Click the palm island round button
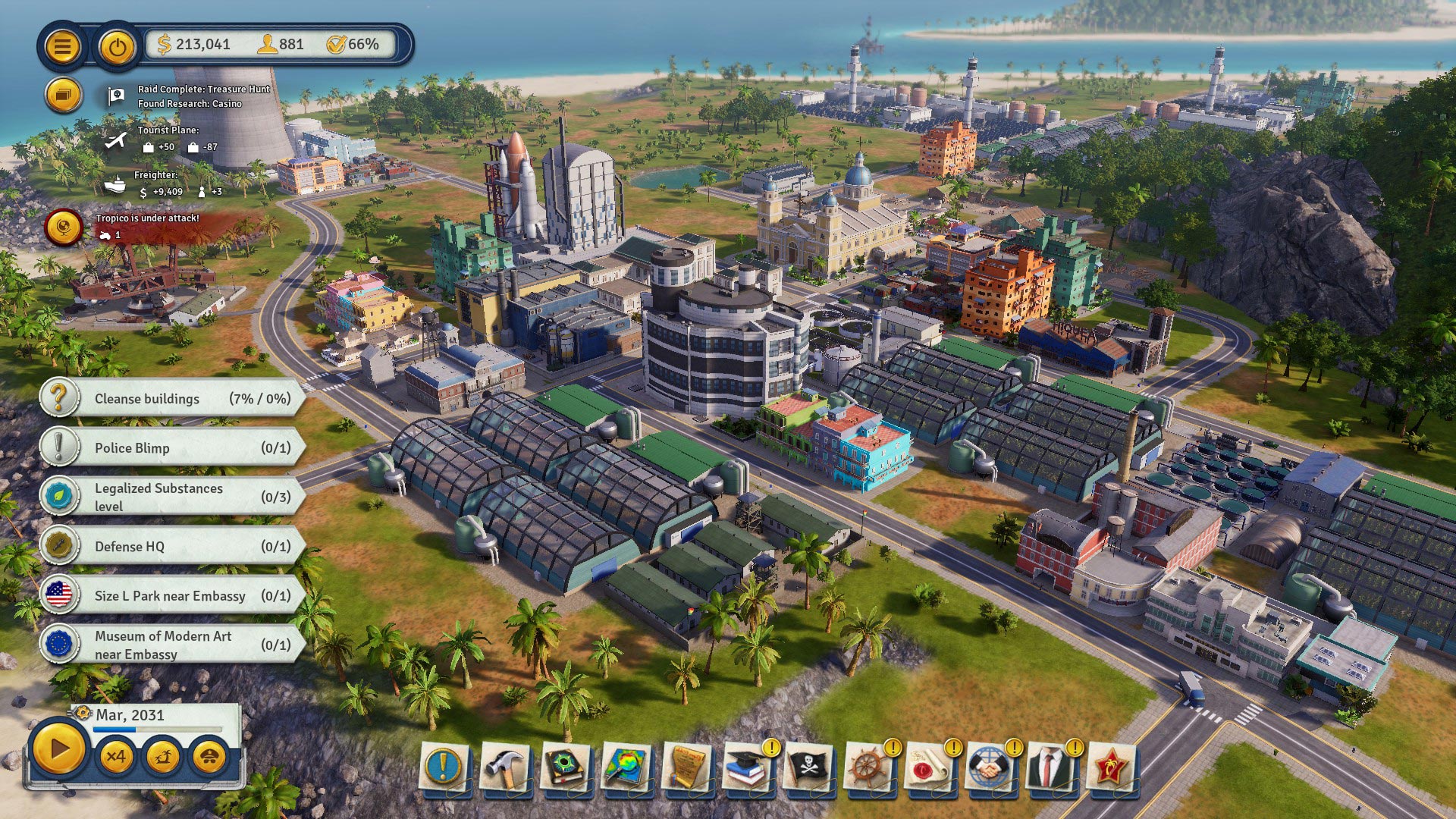This screenshot has width=1456, height=819. click(x=162, y=757)
